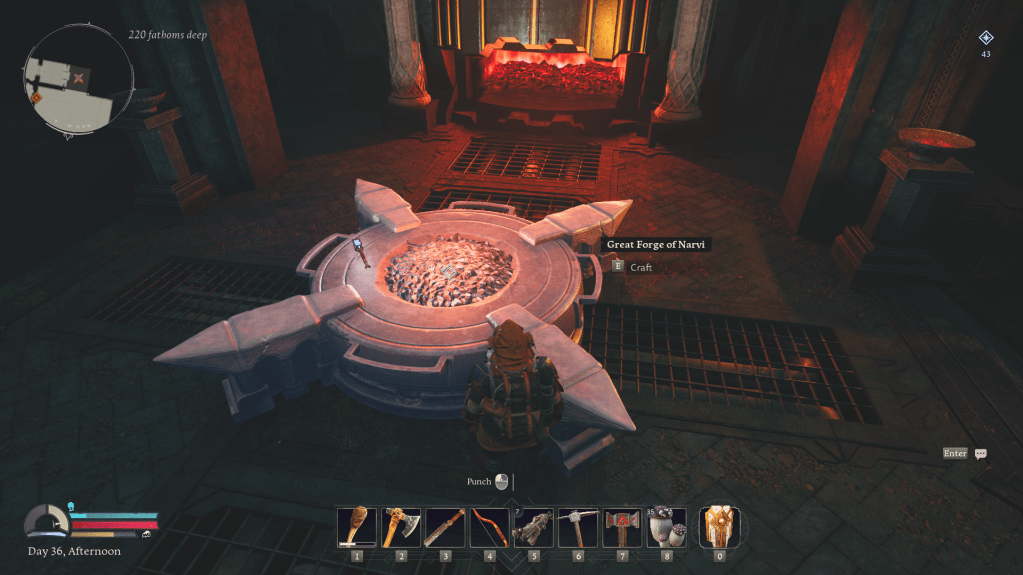The height and width of the screenshot is (575, 1023).
Task: Select the wooden club hotbar slot
Action: [356, 526]
